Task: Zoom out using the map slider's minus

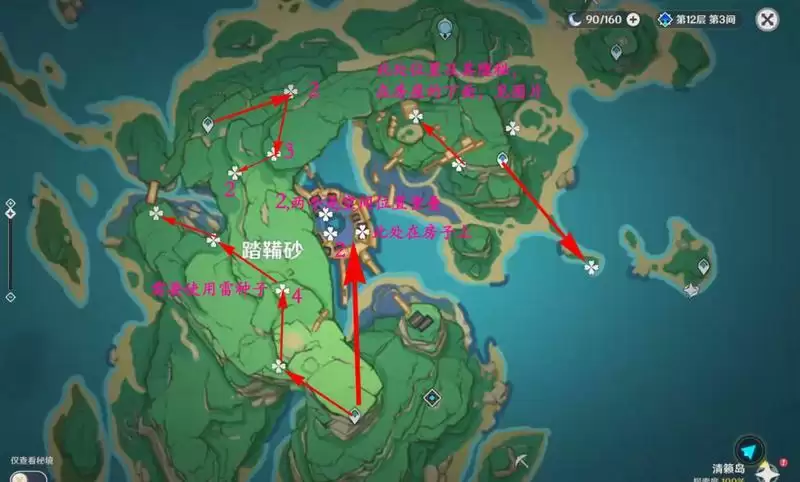Action: pos(10,297)
